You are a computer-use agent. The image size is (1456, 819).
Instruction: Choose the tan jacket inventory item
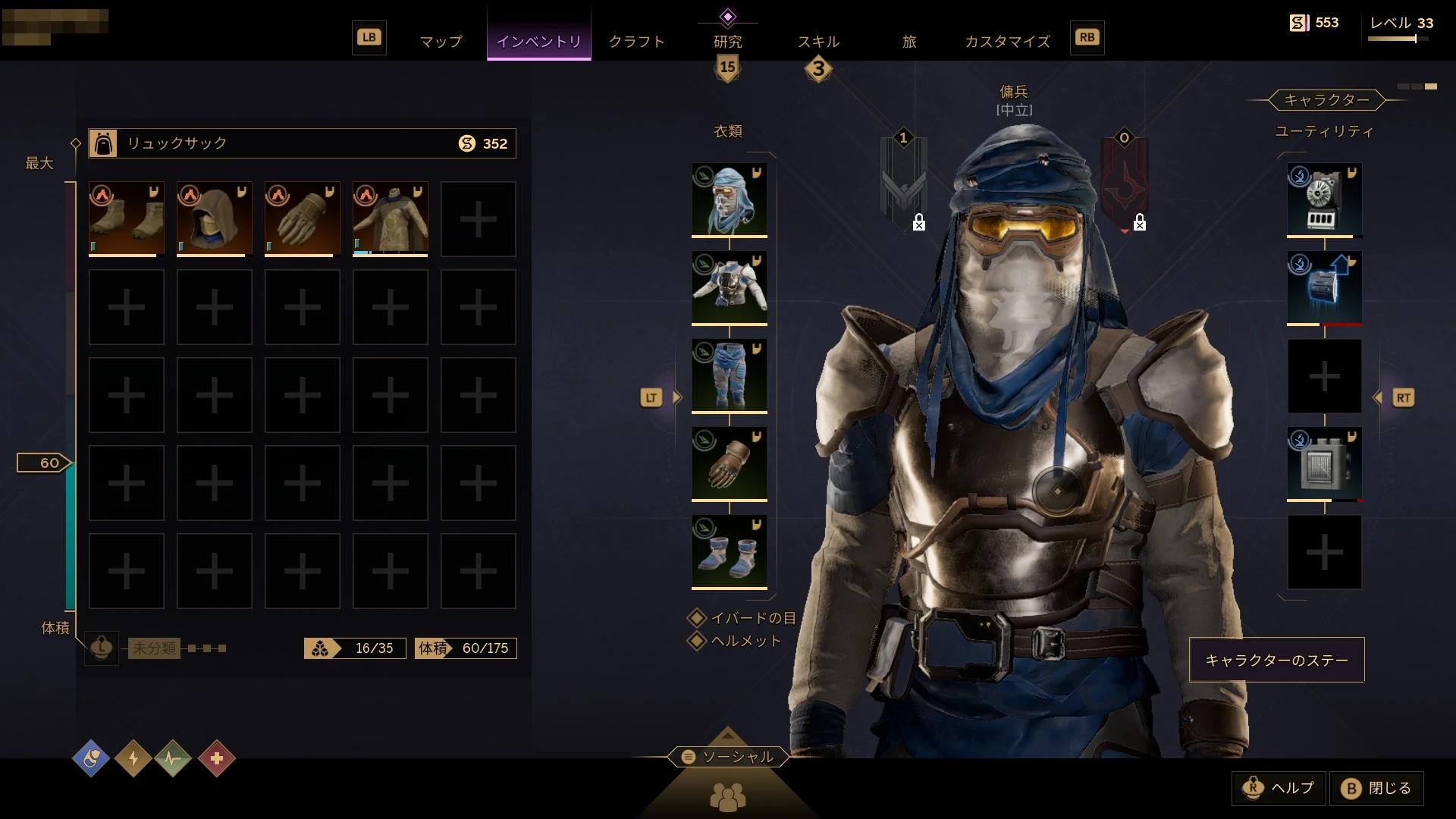click(391, 219)
